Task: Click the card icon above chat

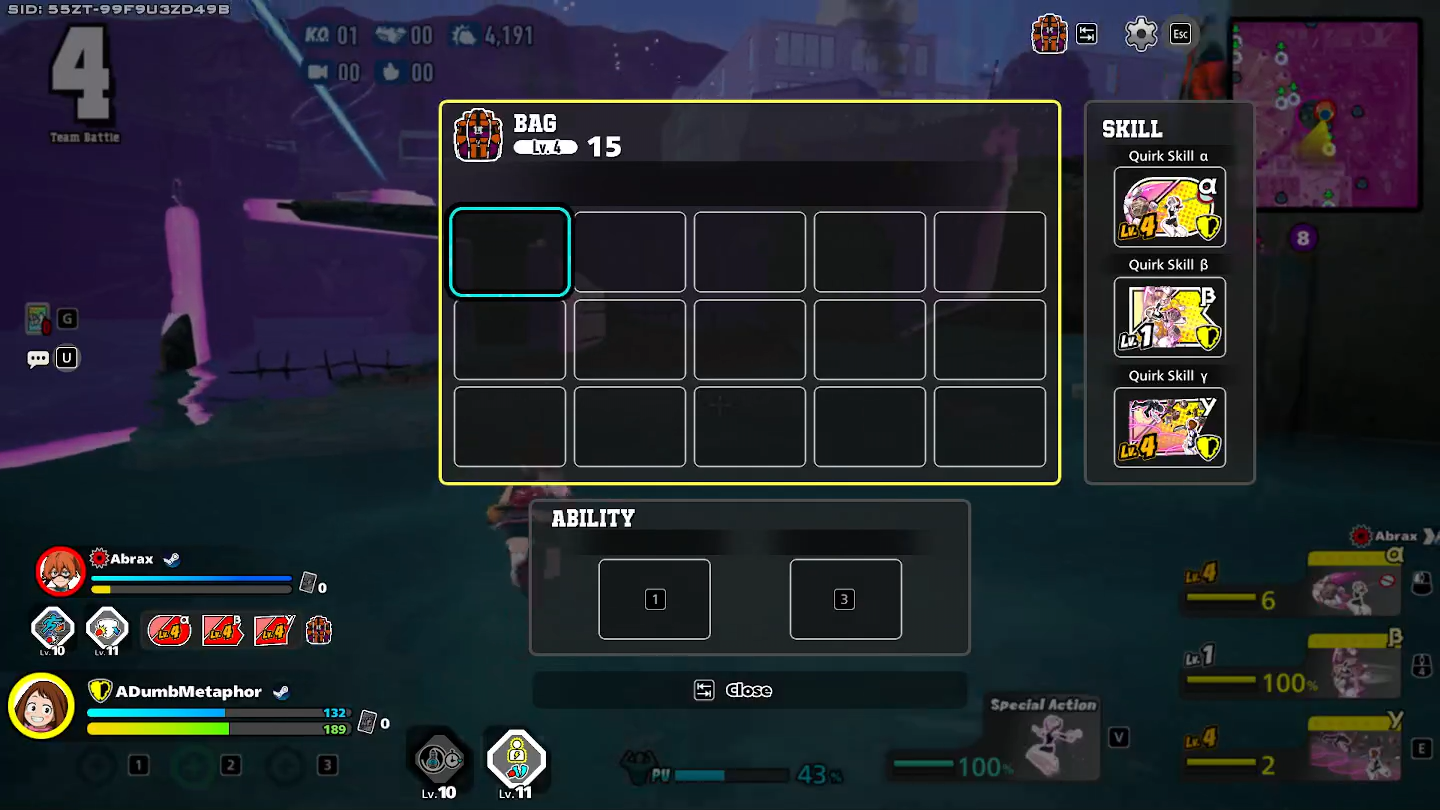Action: 37,319
